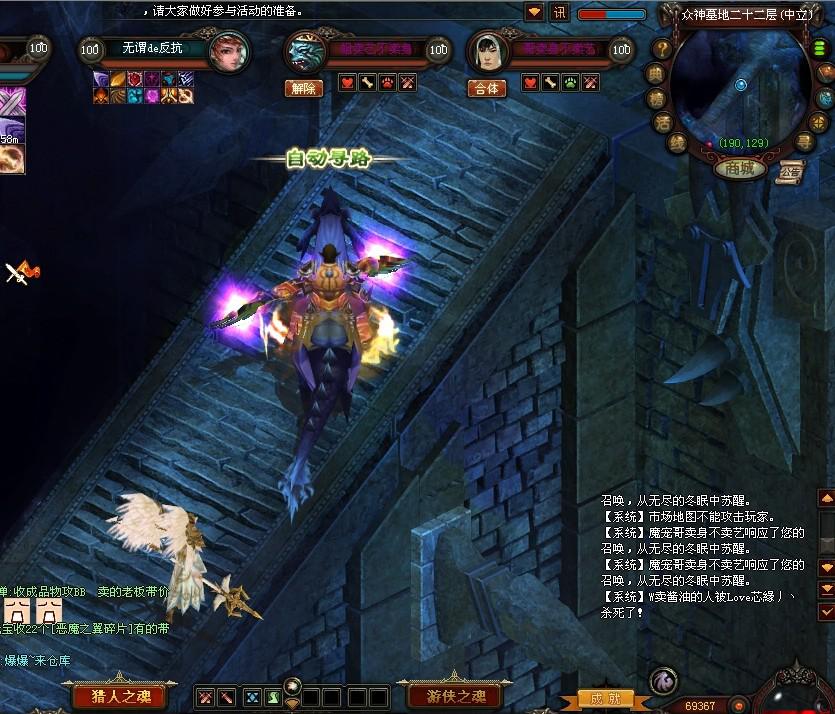This screenshot has width=835, height=714.
Task: Select the beast pet portrait
Action: [x=305, y=51]
